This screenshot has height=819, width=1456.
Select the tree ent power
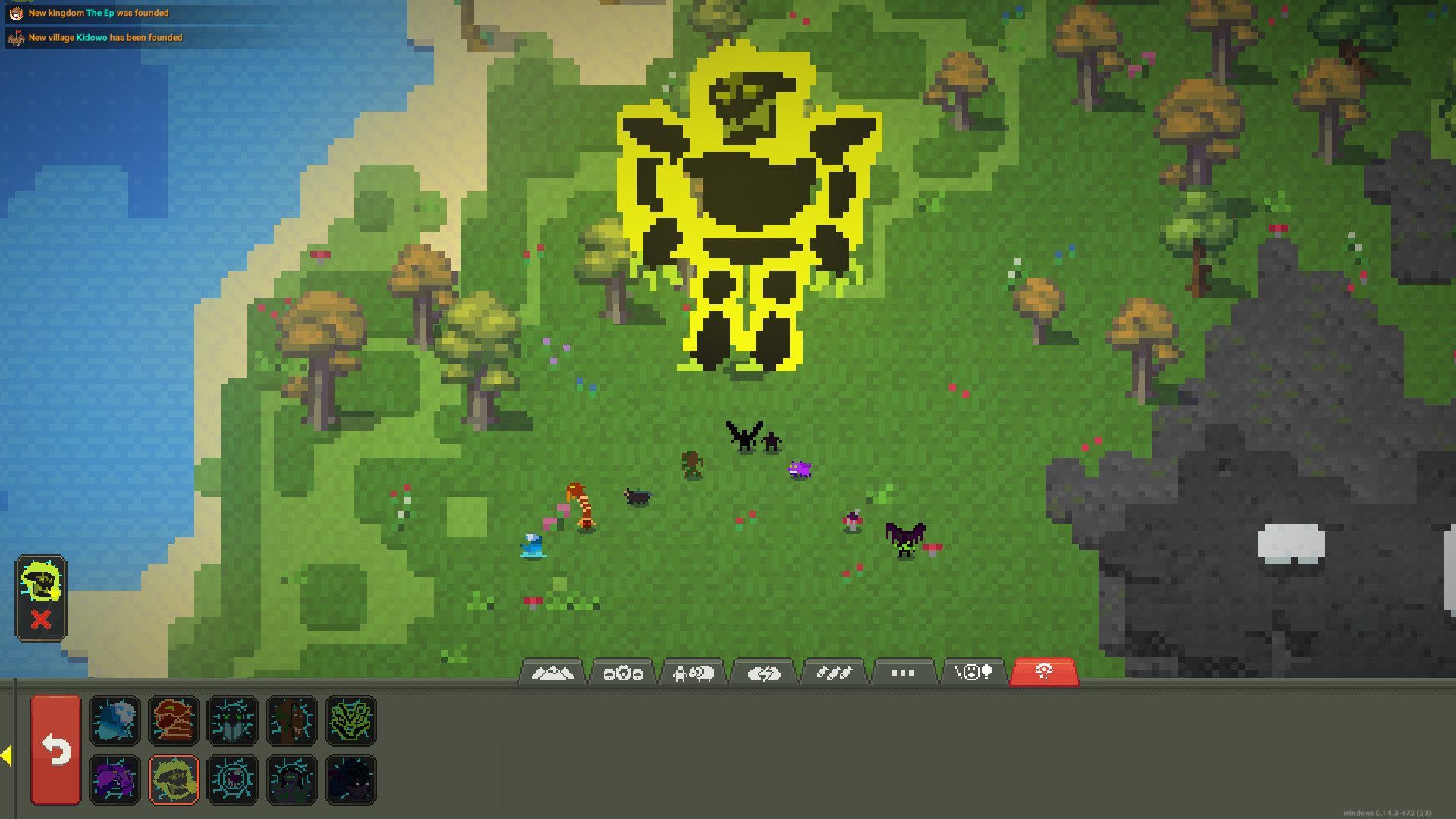(x=292, y=721)
